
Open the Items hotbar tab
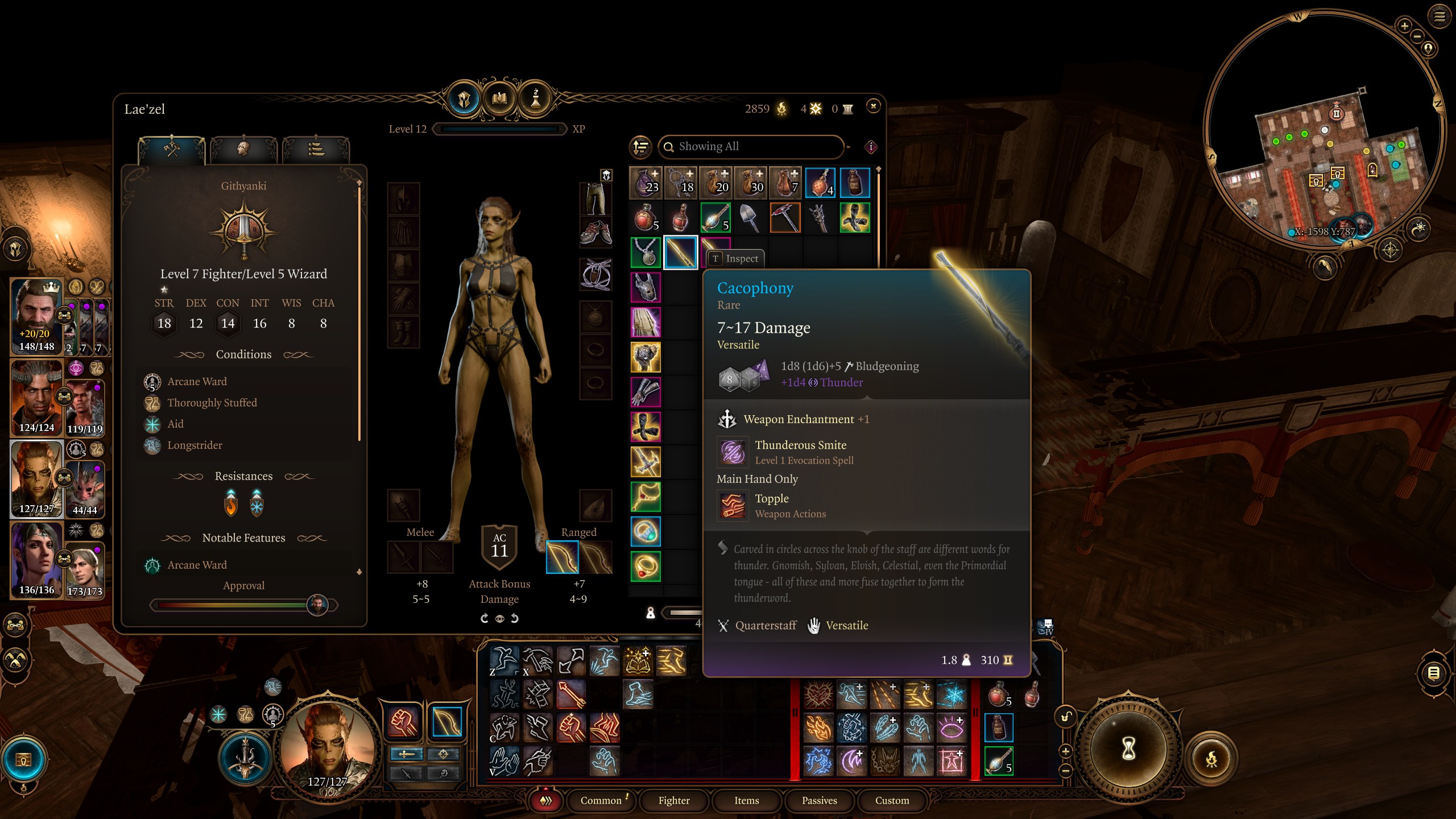coord(746,800)
